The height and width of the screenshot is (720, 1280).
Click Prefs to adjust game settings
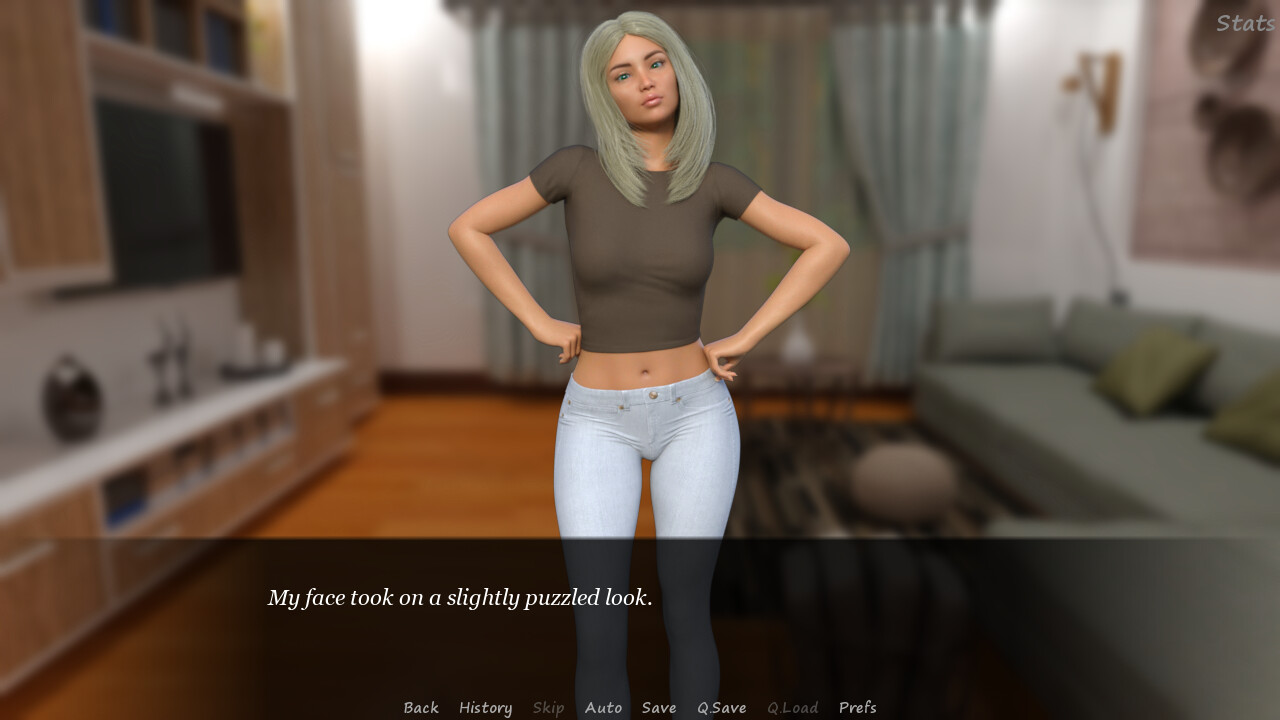click(x=858, y=707)
